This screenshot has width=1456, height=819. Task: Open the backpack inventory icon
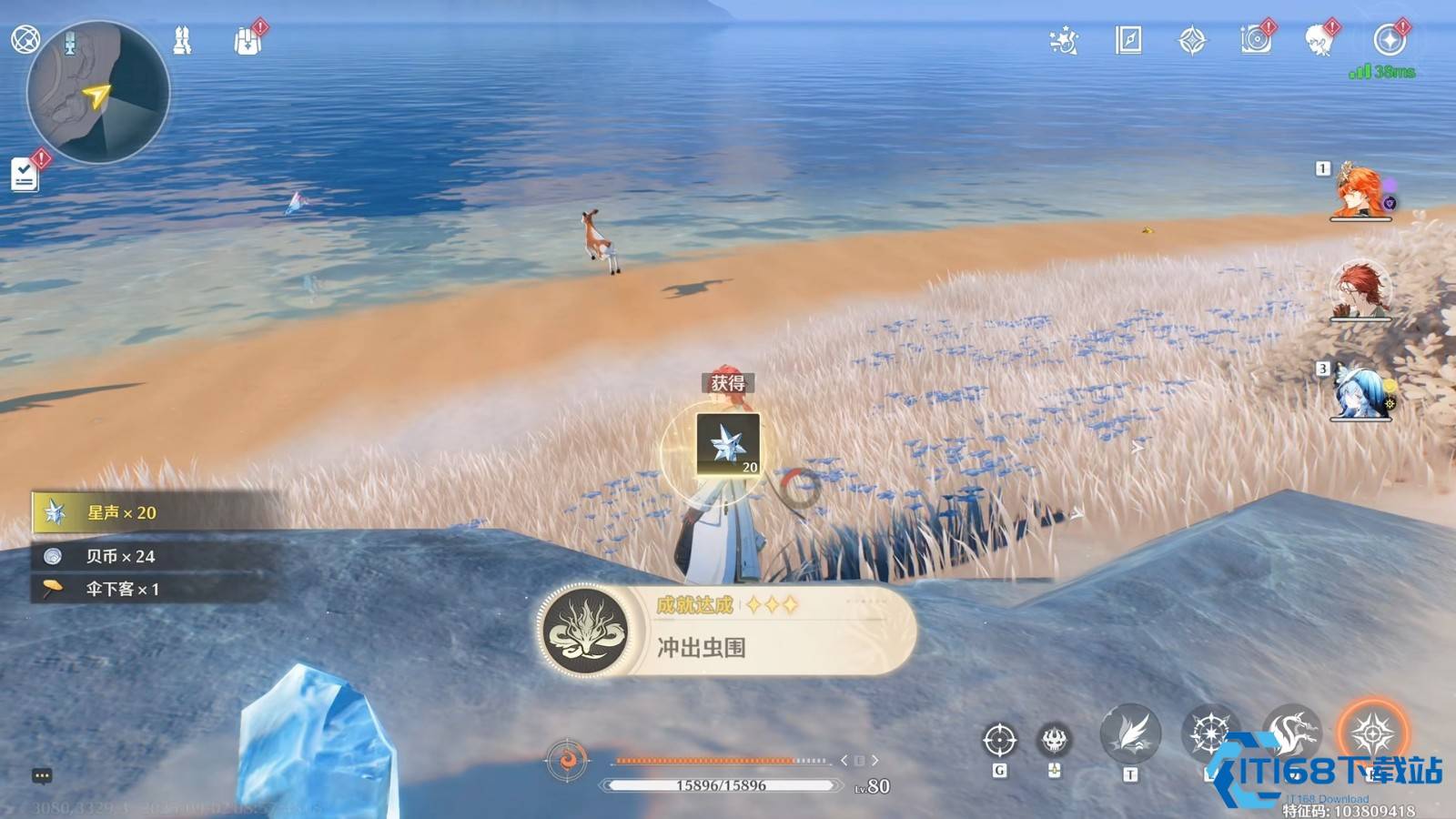tap(246, 41)
